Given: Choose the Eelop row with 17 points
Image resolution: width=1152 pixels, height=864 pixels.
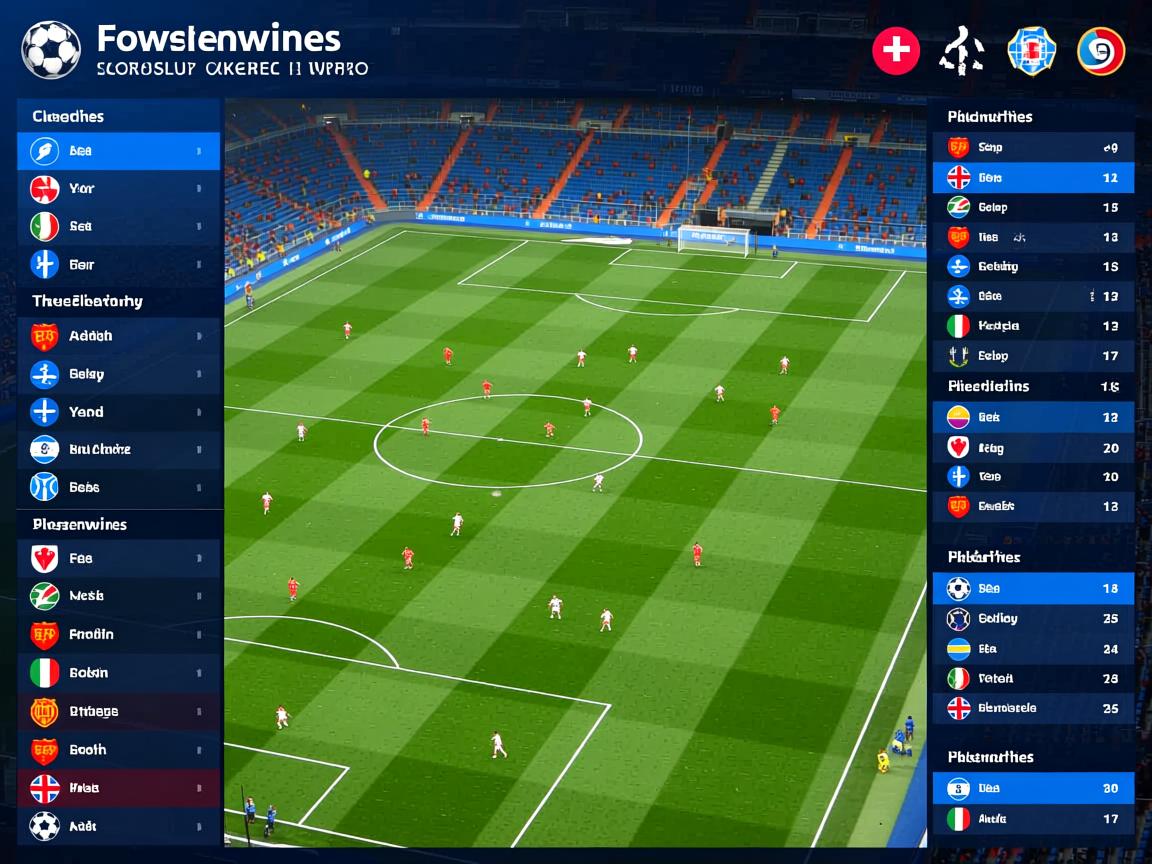Looking at the screenshot, I should point(1033,355).
